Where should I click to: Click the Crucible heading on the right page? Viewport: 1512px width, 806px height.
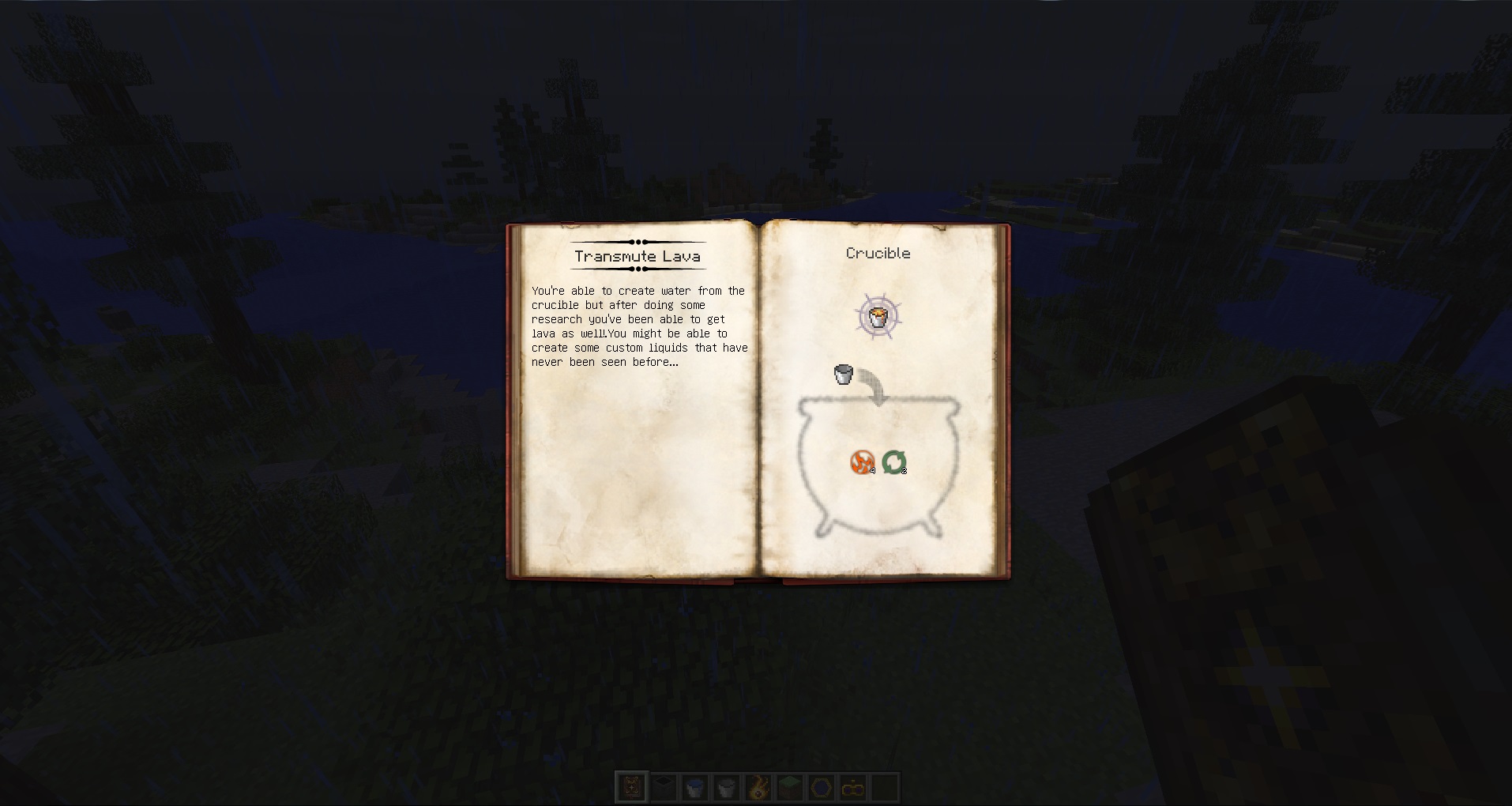click(877, 254)
